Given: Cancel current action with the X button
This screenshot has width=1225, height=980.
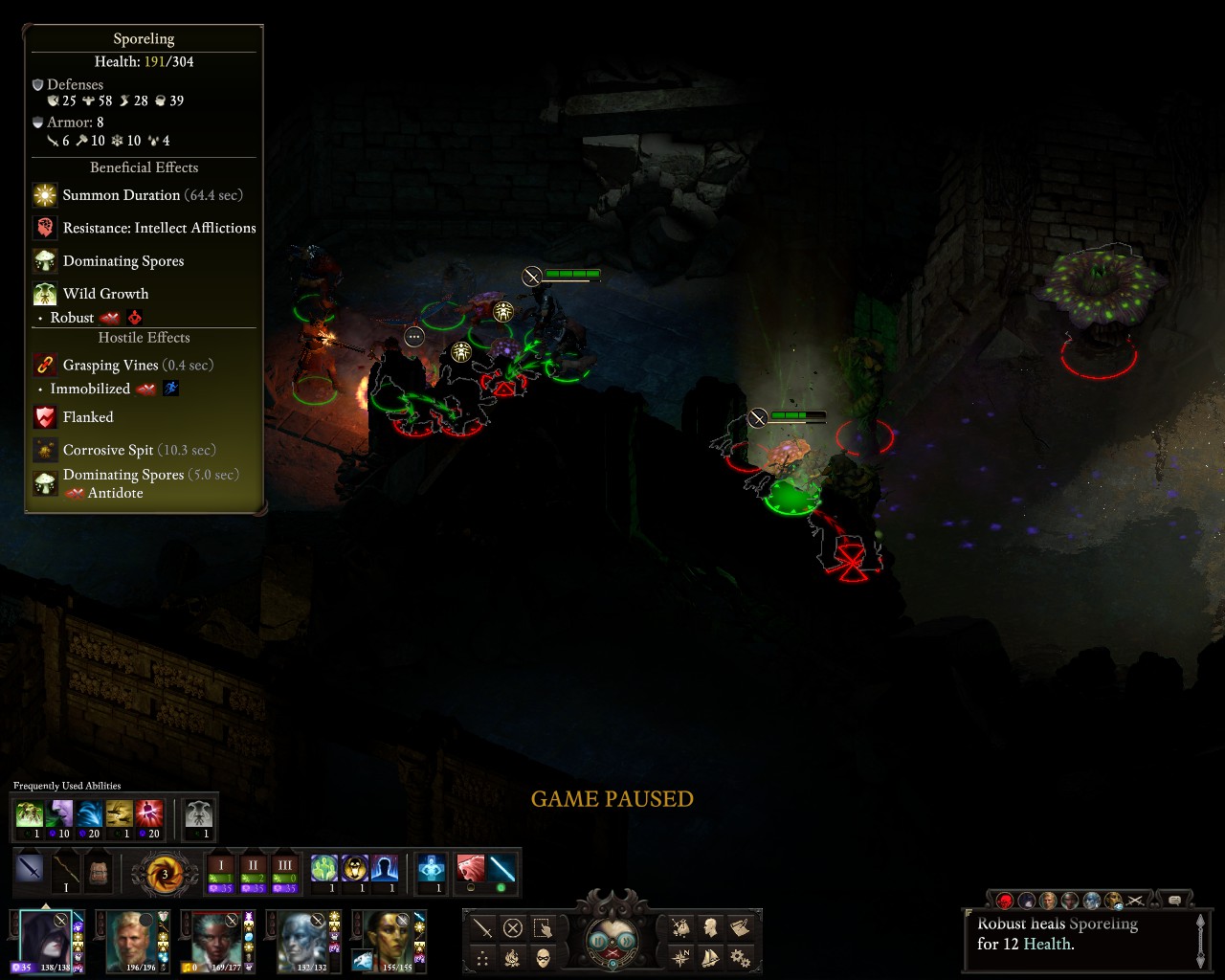Looking at the screenshot, I should coord(513,927).
